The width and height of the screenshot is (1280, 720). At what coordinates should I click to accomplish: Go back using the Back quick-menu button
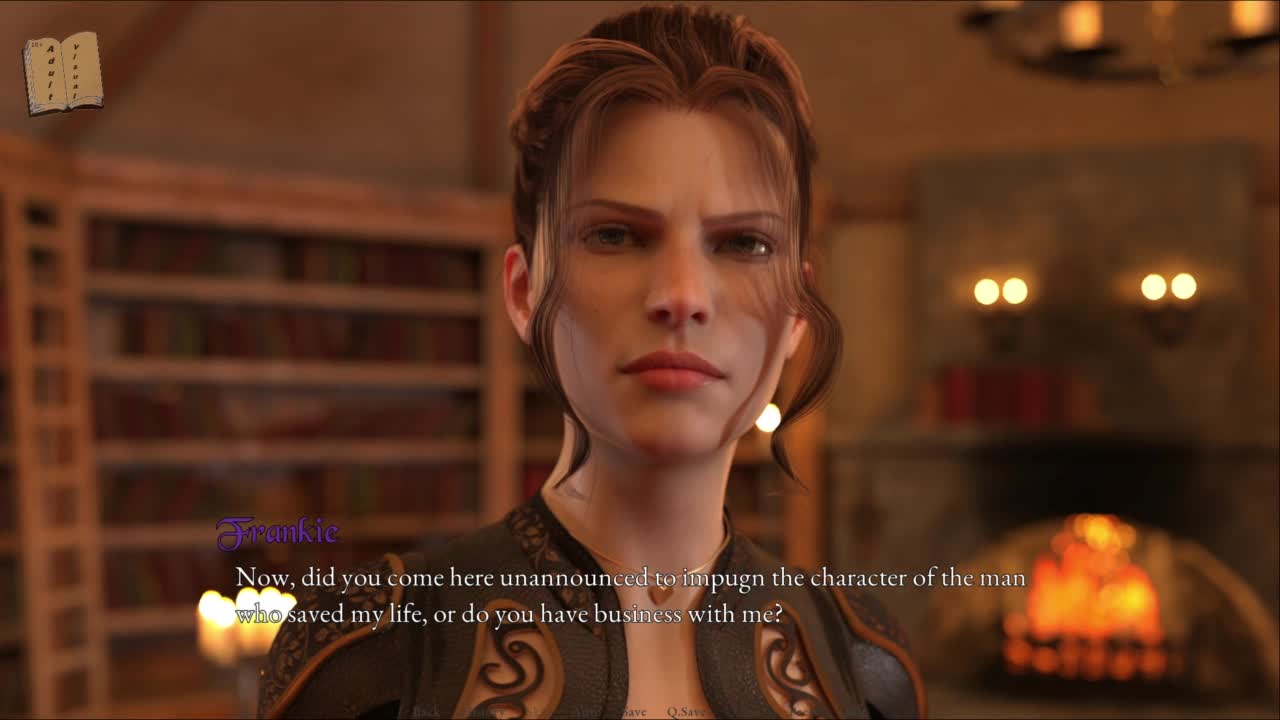point(426,712)
